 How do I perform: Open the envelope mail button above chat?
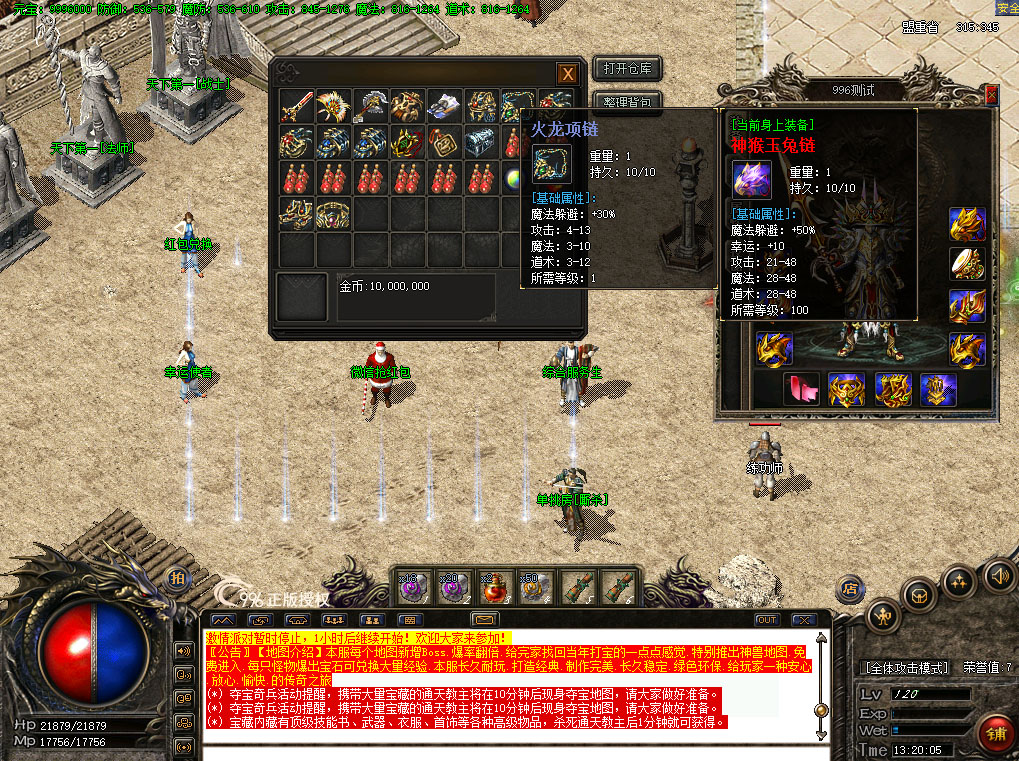click(x=485, y=620)
